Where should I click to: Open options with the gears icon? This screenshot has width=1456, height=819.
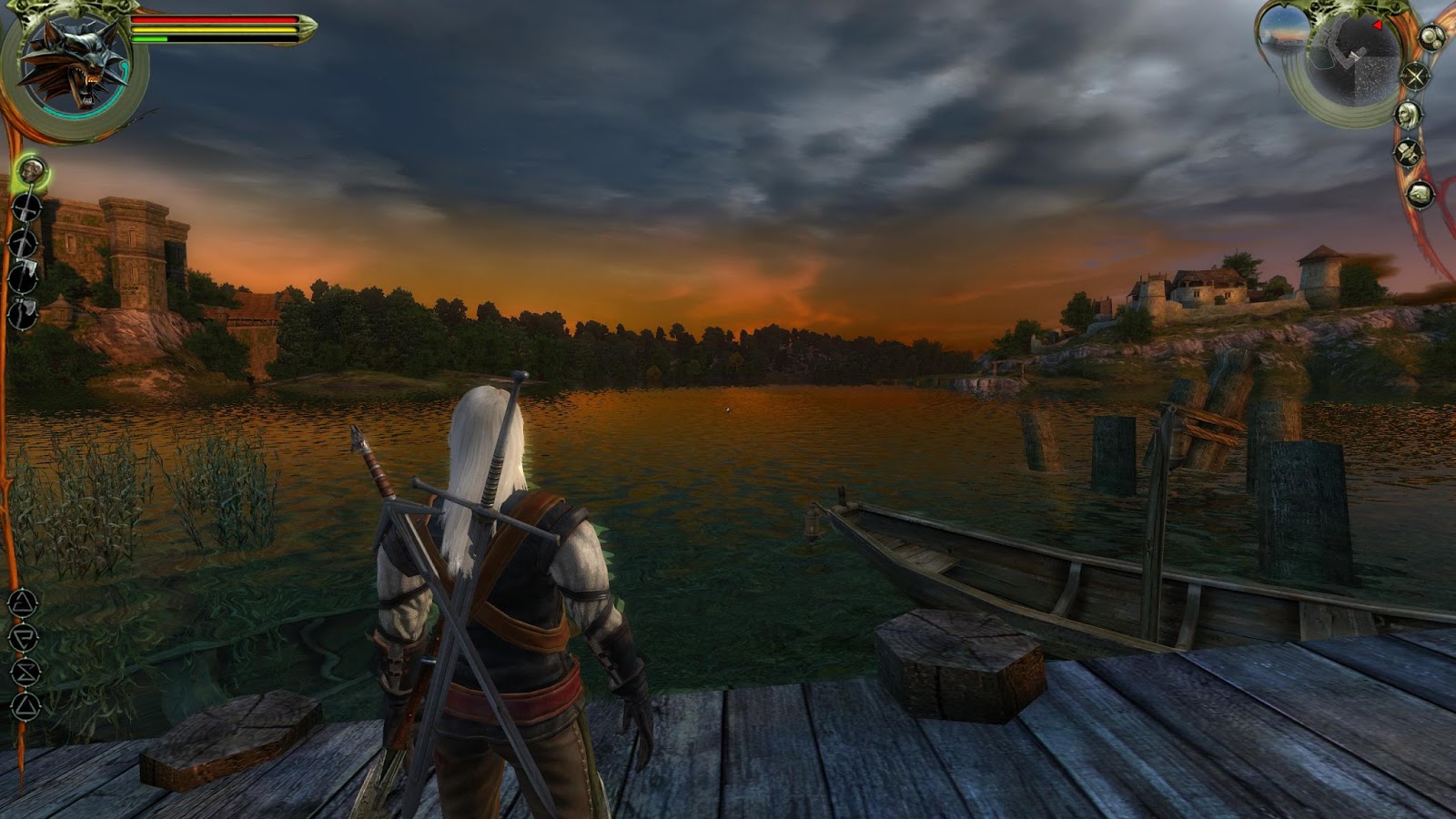[x=1431, y=39]
